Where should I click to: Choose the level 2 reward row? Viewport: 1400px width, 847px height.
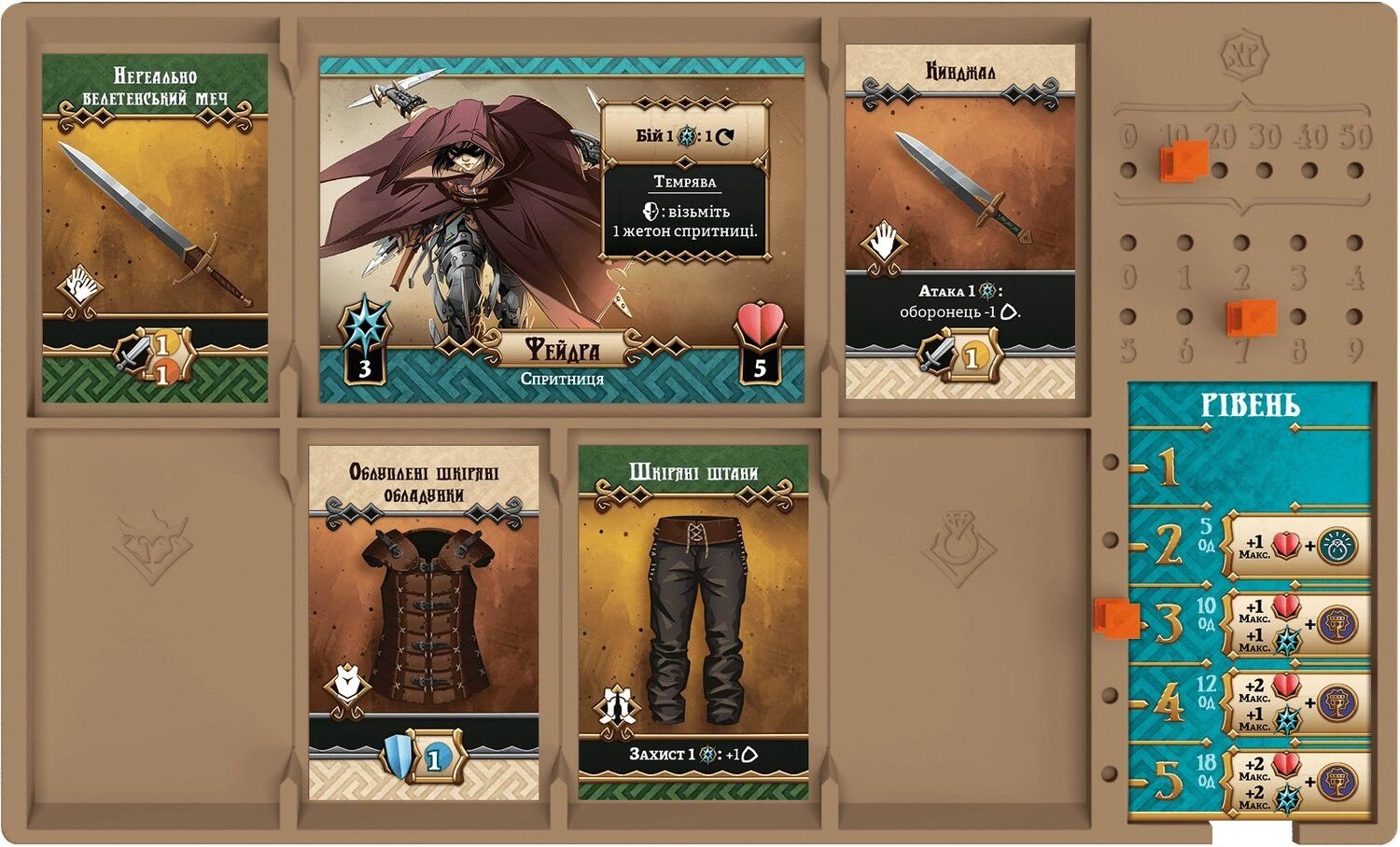click(x=1251, y=546)
